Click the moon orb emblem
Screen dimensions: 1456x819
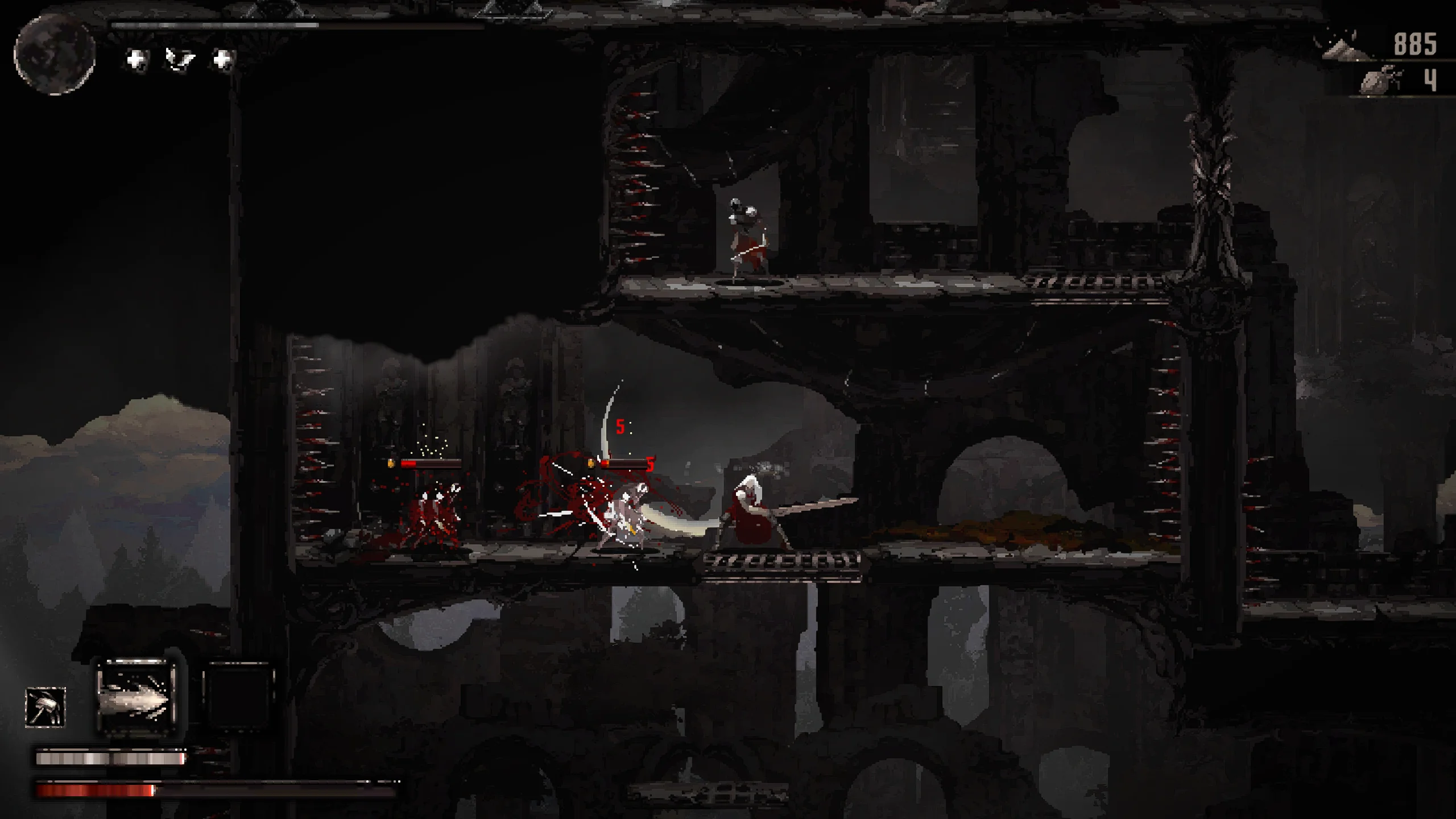pyautogui.click(x=55, y=55)
